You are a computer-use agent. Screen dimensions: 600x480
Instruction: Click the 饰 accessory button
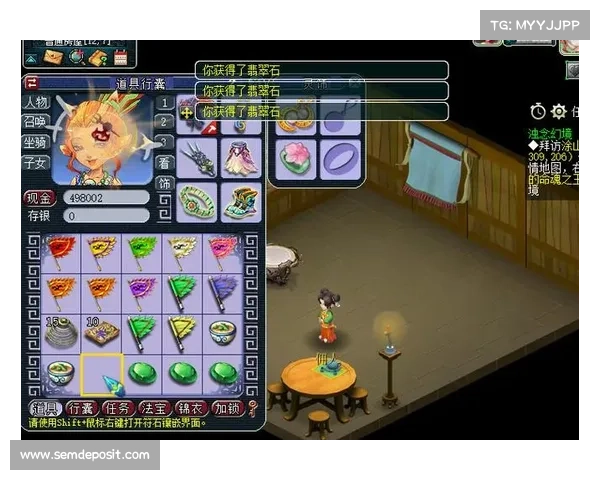tap(164, 184)
